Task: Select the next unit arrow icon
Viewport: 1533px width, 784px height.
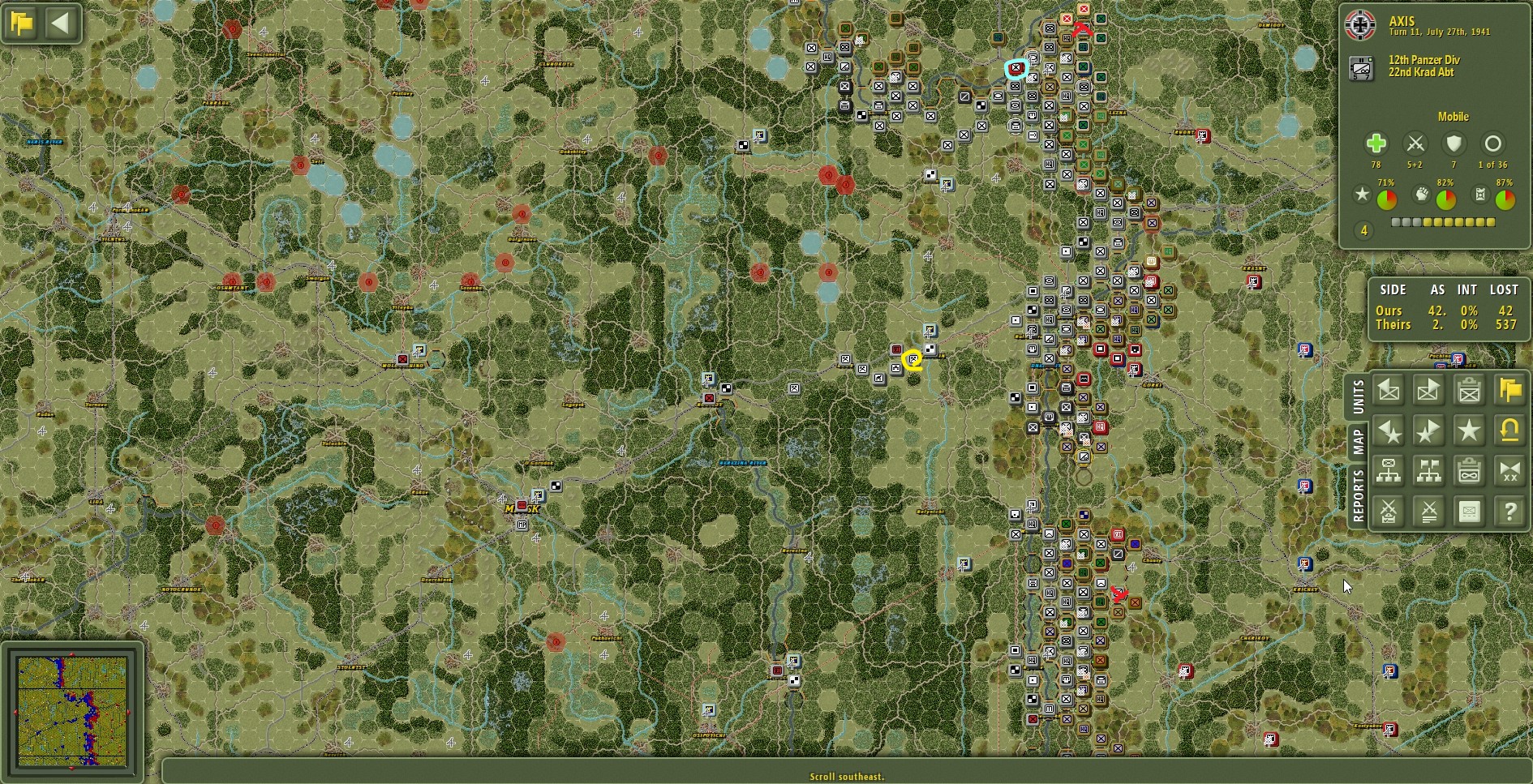Action: click(x=1428, y=391)
